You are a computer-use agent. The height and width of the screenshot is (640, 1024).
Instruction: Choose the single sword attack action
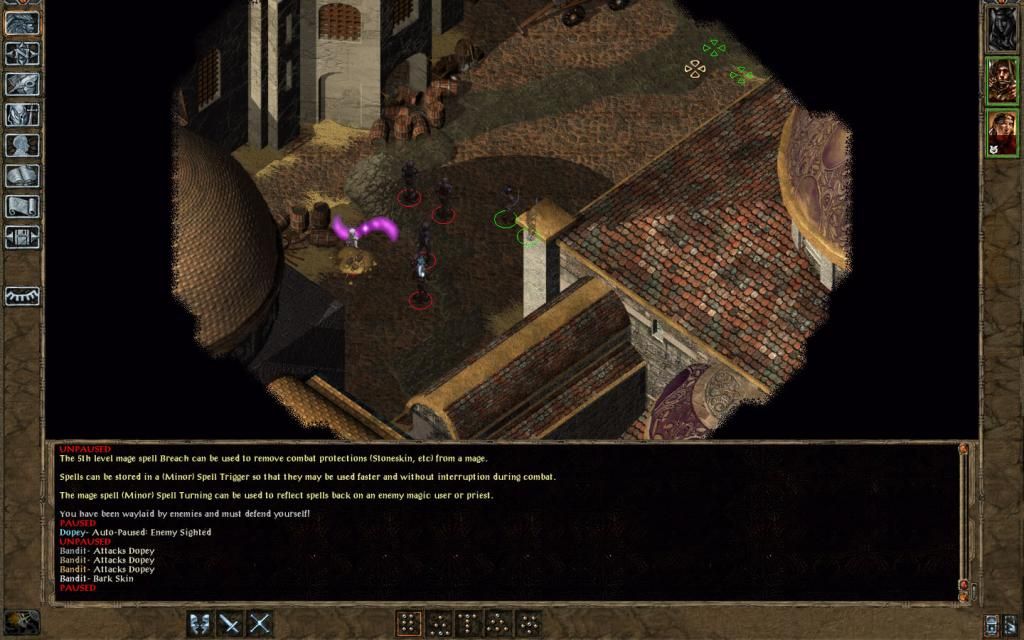click(x=230, y=624)
